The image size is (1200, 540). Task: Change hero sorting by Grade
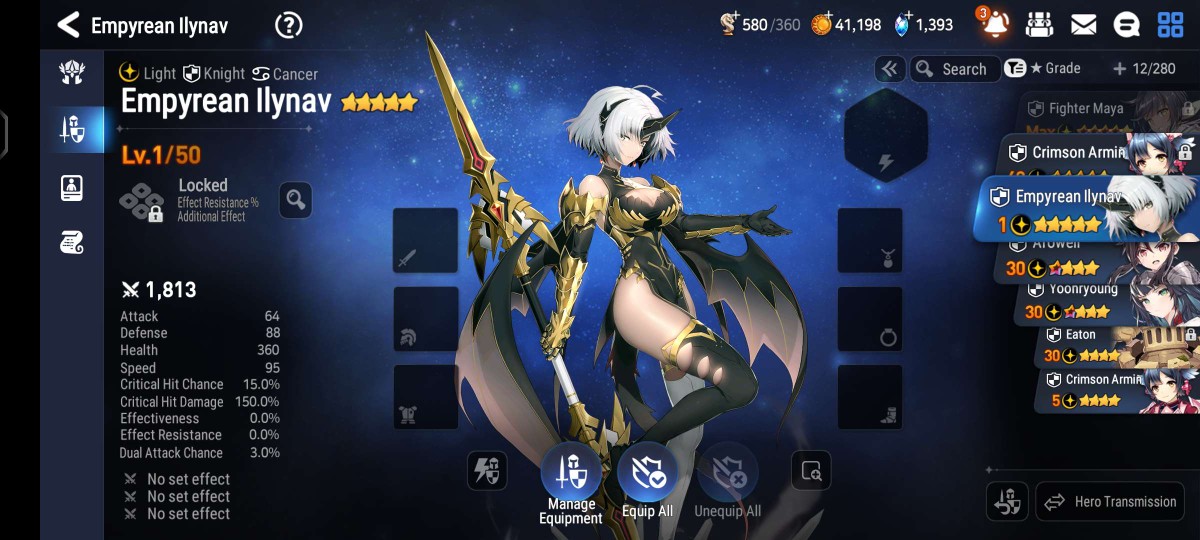1044,69
